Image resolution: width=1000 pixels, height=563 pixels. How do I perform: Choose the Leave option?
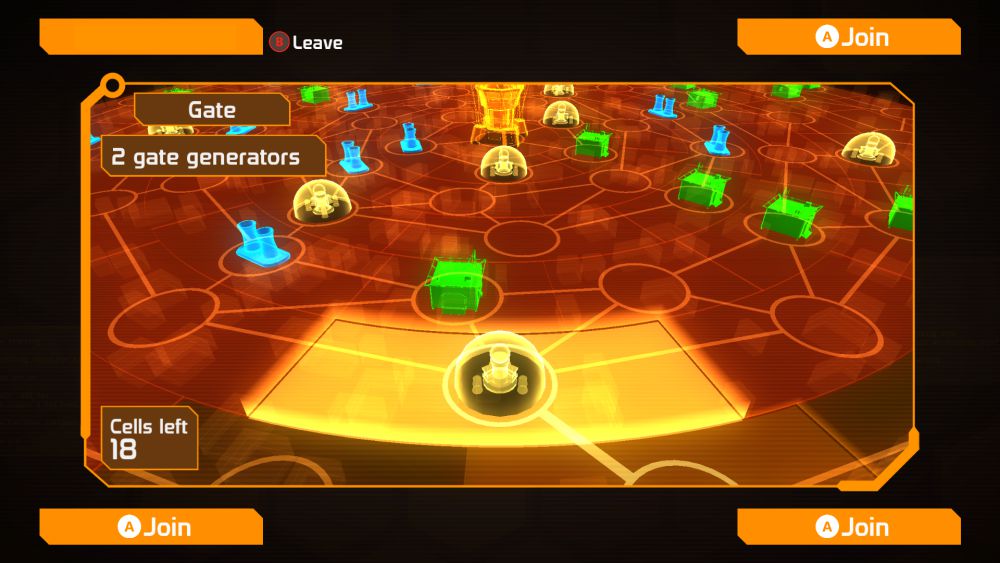[306, 43]
